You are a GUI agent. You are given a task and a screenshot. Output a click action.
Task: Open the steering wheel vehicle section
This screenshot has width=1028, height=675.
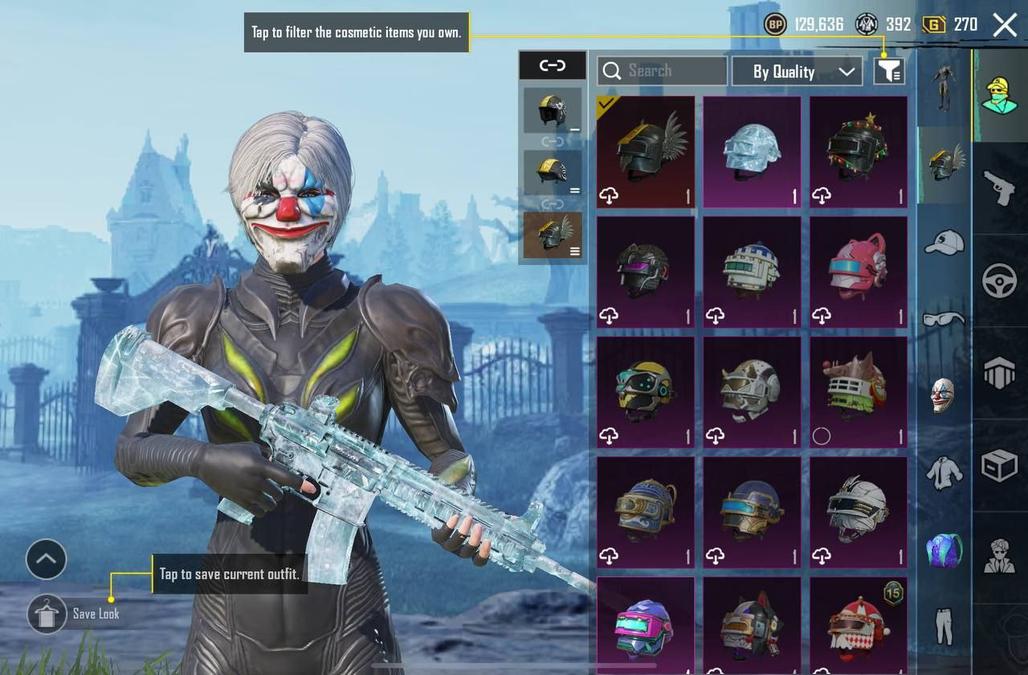coord(999,282)
